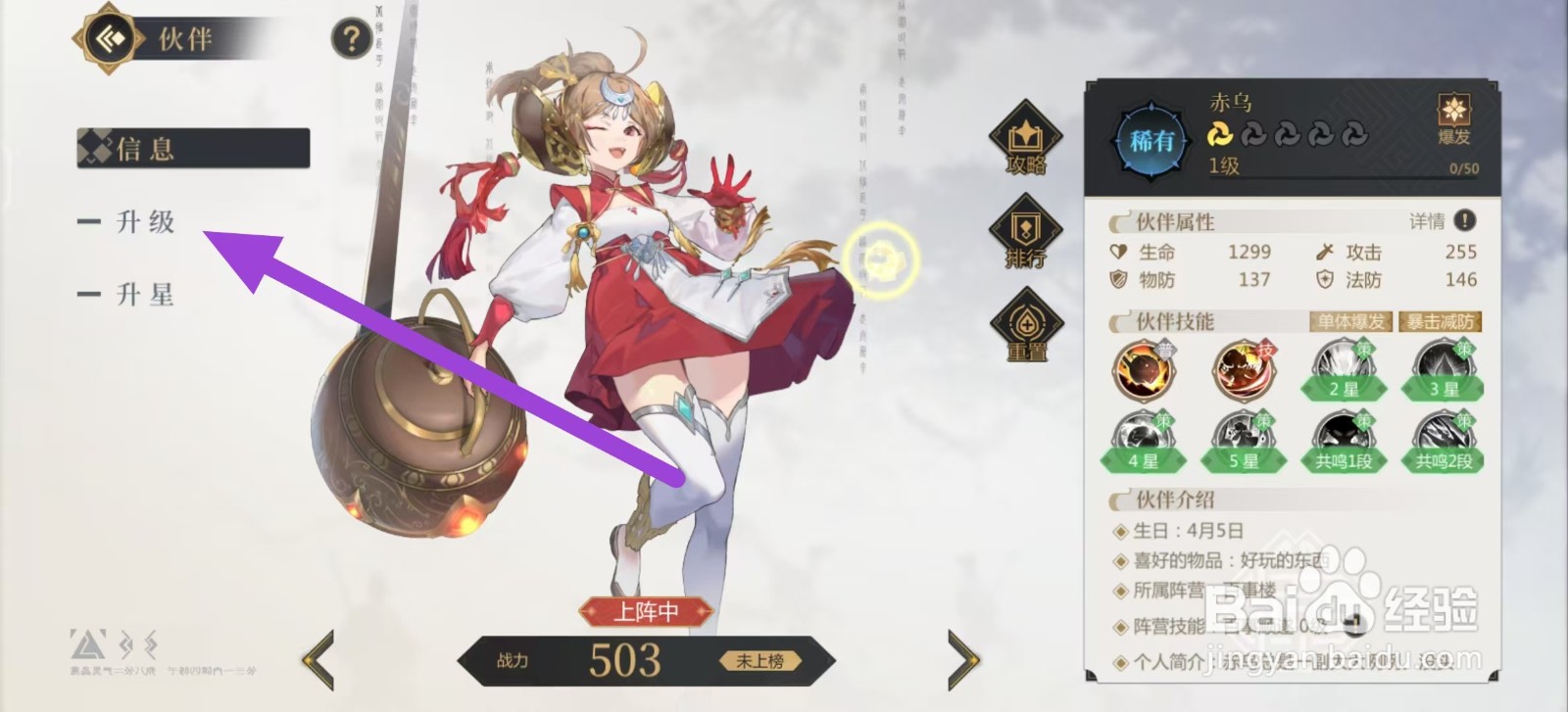Select the 升级 menu item
1568x712 pixels.
click(147, 223)
